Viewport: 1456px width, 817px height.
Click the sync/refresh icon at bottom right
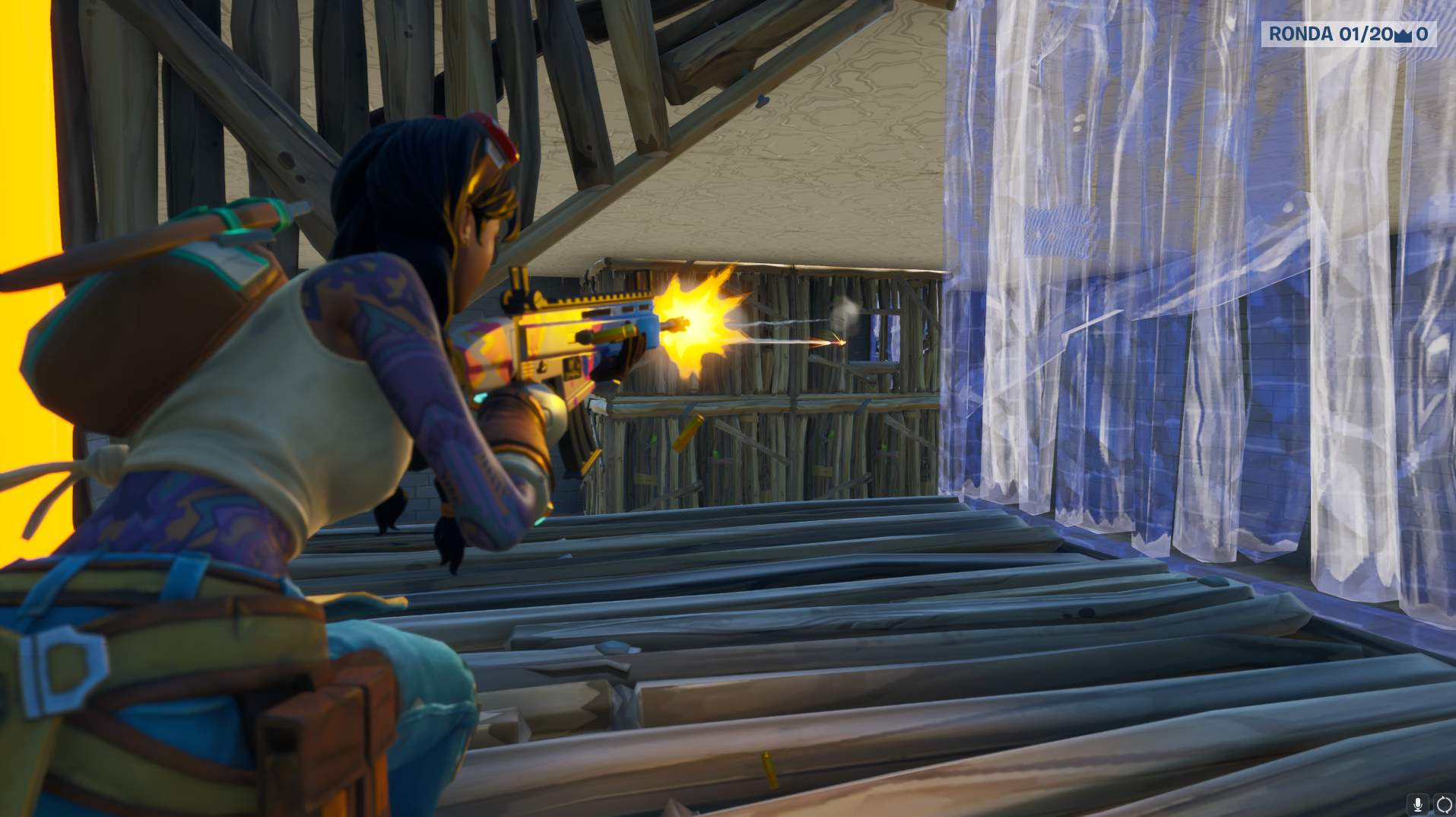[x=1444, y=804]
